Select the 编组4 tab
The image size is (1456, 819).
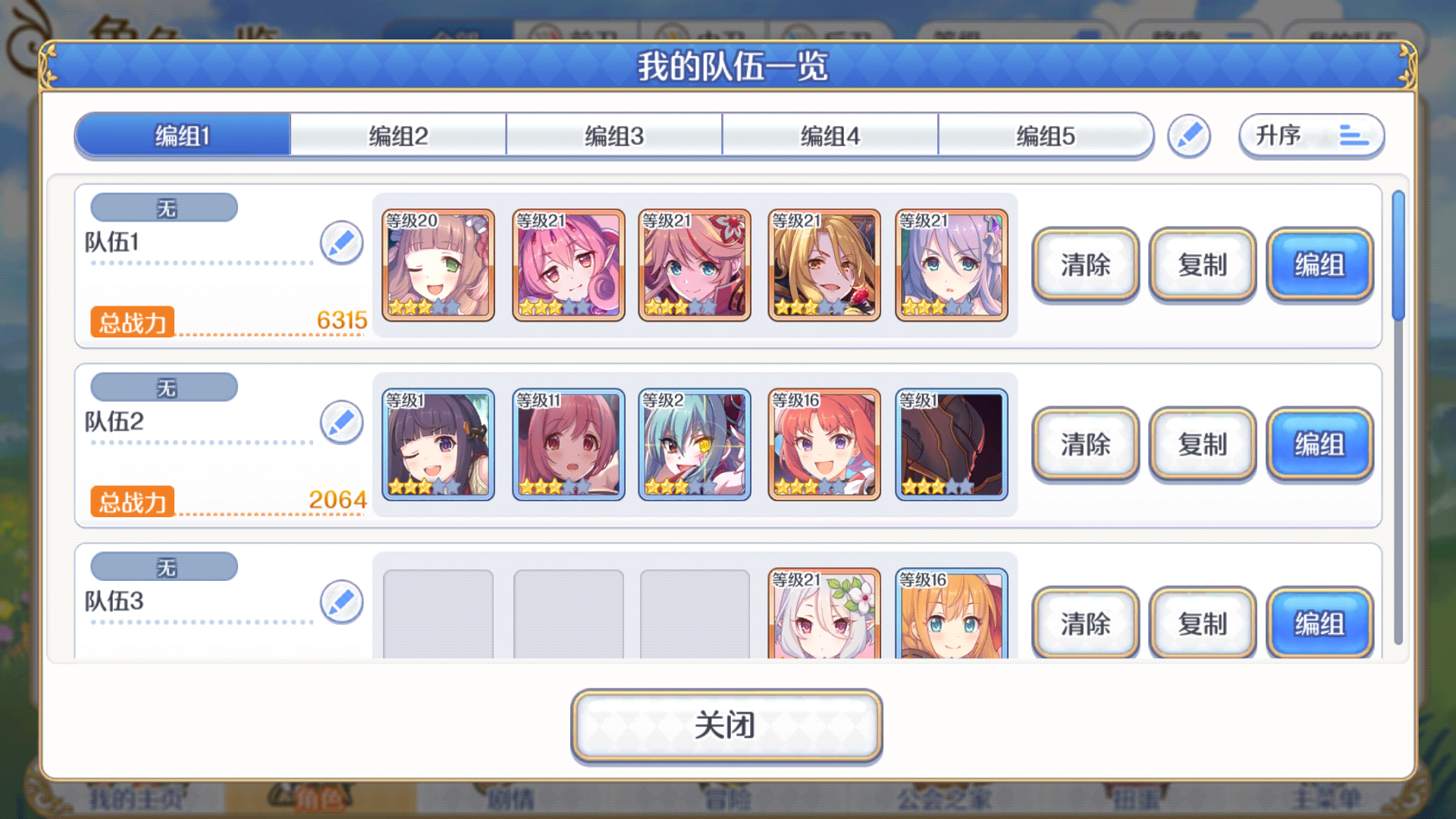(830, 135)
